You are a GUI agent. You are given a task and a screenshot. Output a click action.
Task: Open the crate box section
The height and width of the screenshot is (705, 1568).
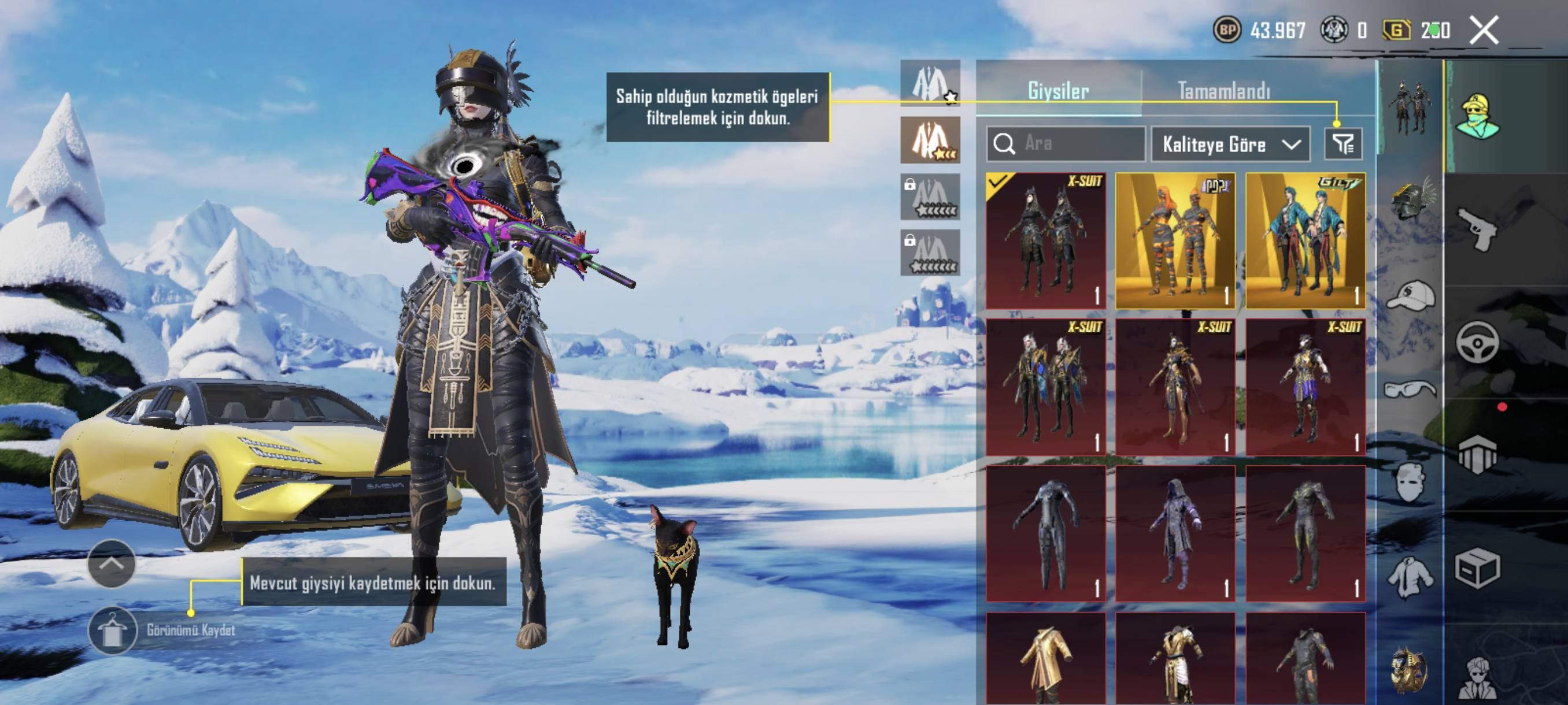point(1478,569)
